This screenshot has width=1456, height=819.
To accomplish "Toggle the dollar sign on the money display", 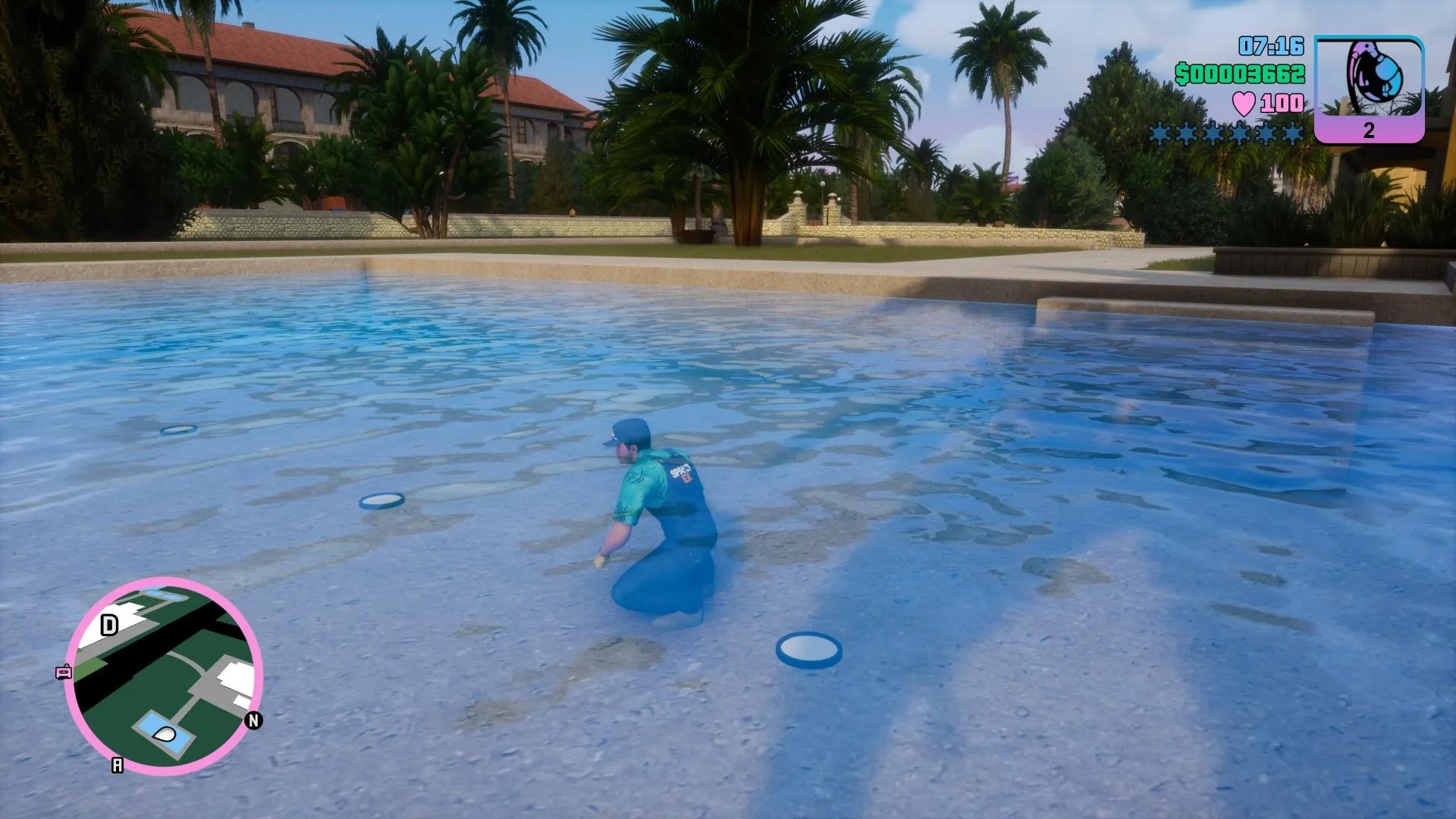I will [1182, 74].
